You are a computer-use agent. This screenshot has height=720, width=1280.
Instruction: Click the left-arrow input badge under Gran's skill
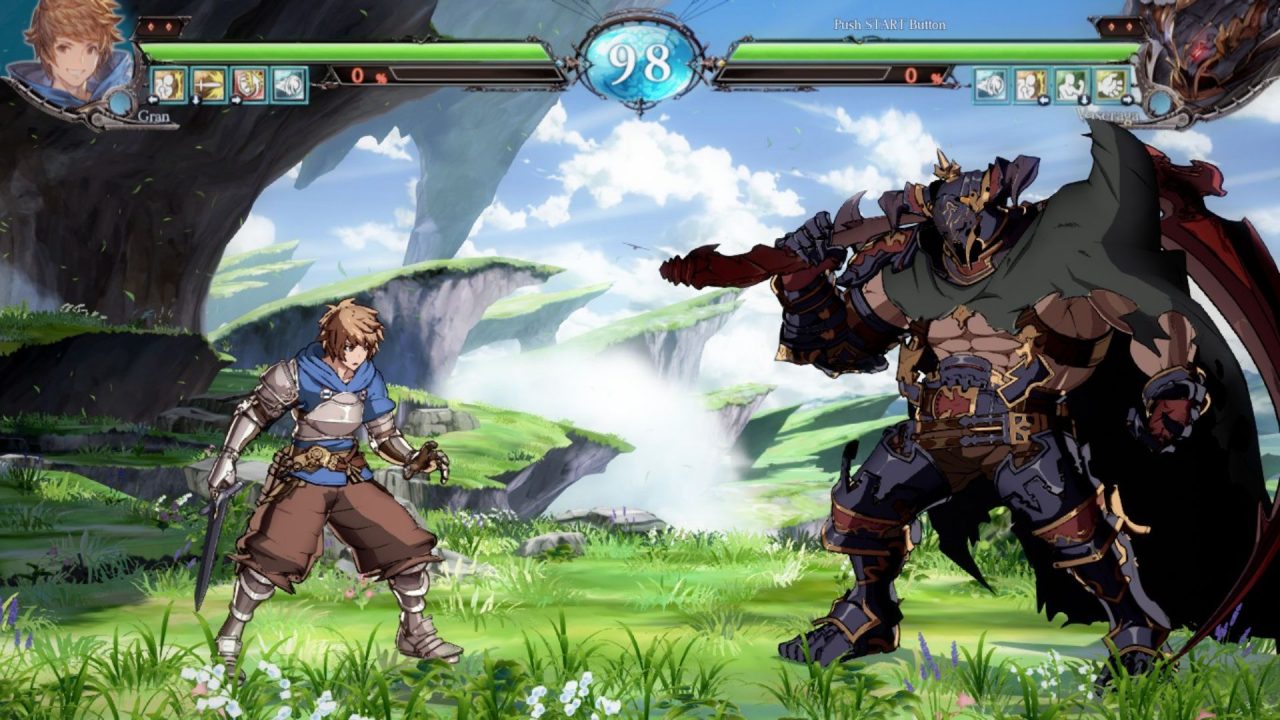[x=153, y=100]
